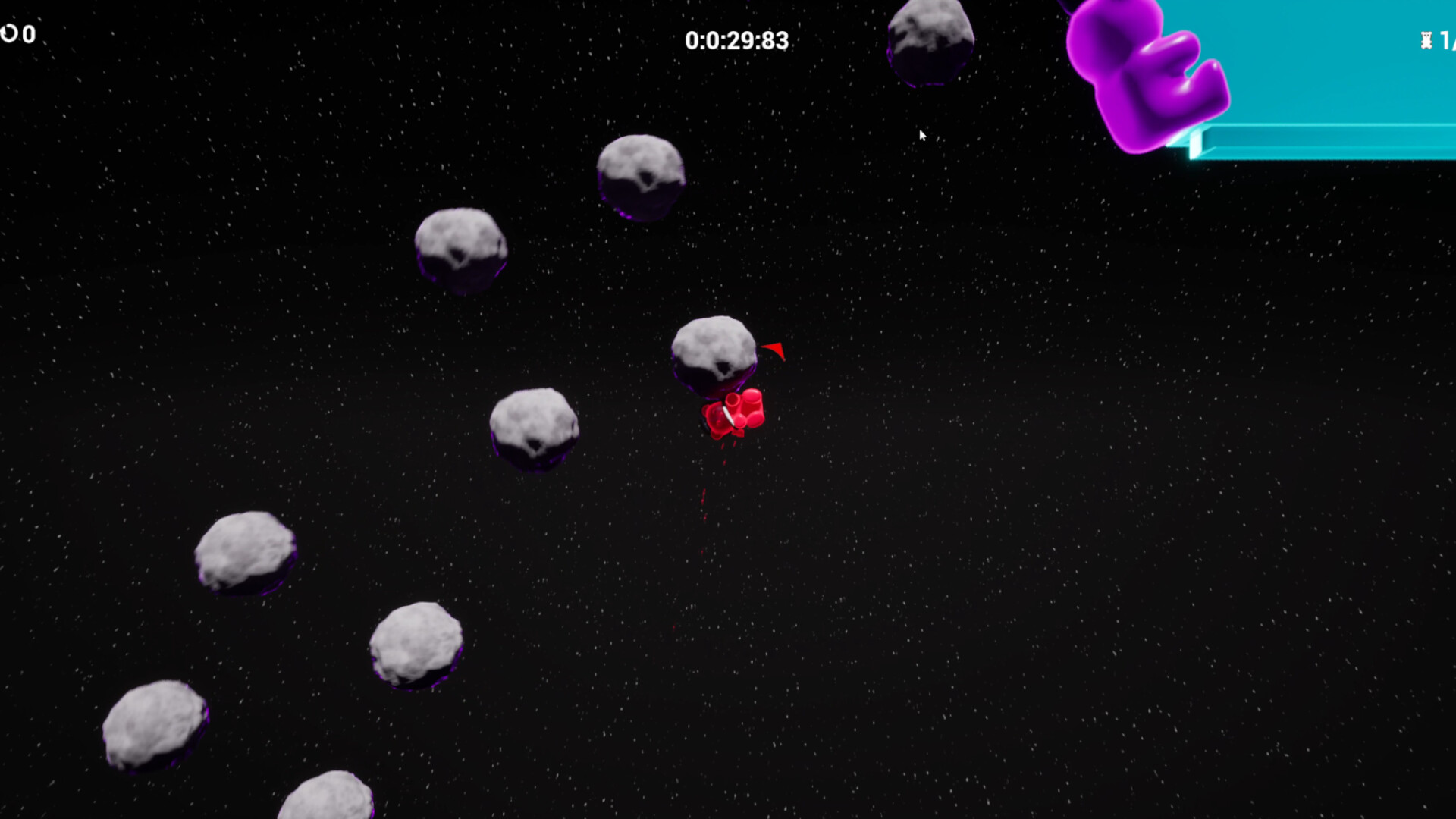Select the asteroid below the timer

tap(641, 178)
